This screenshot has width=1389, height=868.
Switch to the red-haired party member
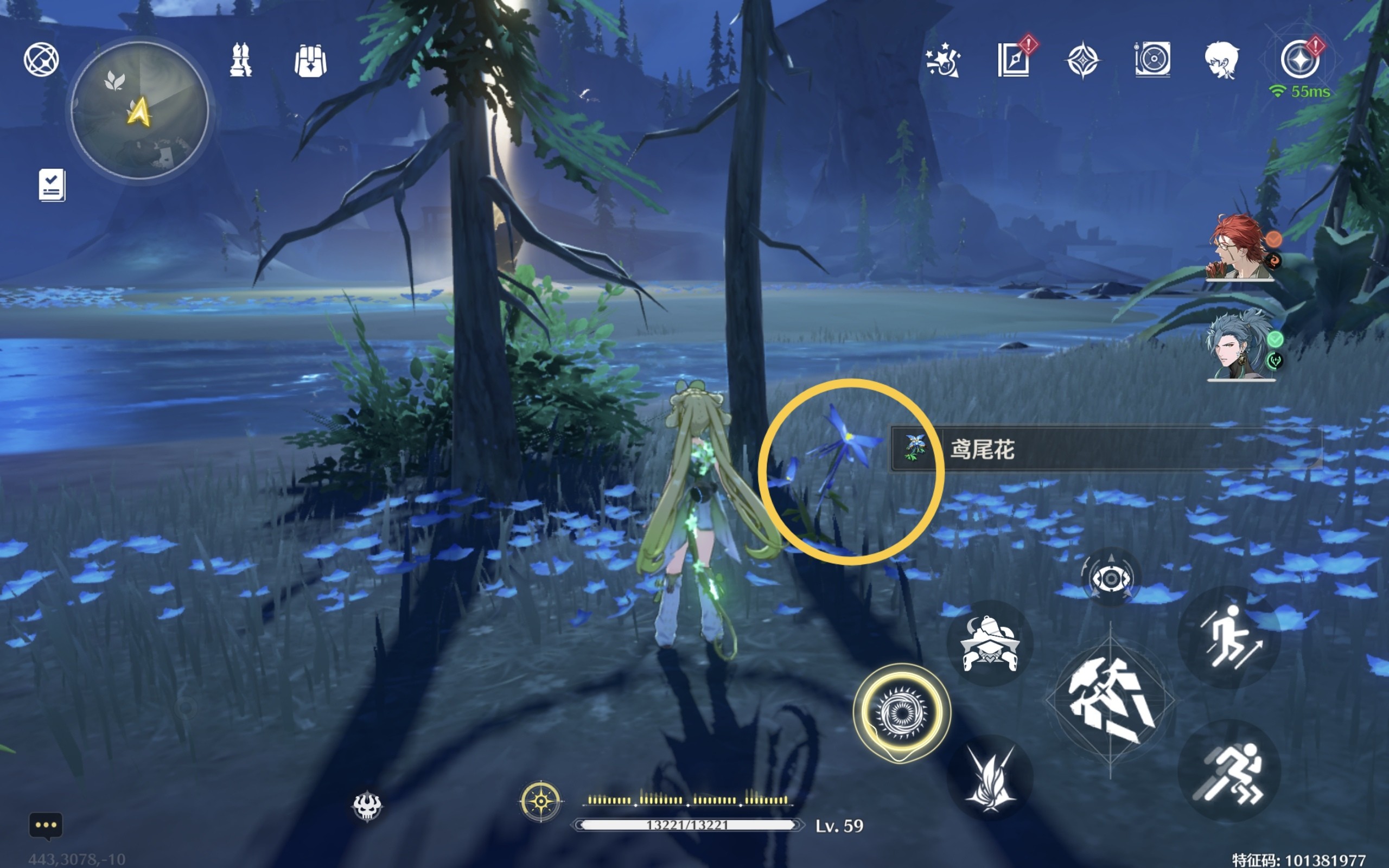pos(1240,247)
